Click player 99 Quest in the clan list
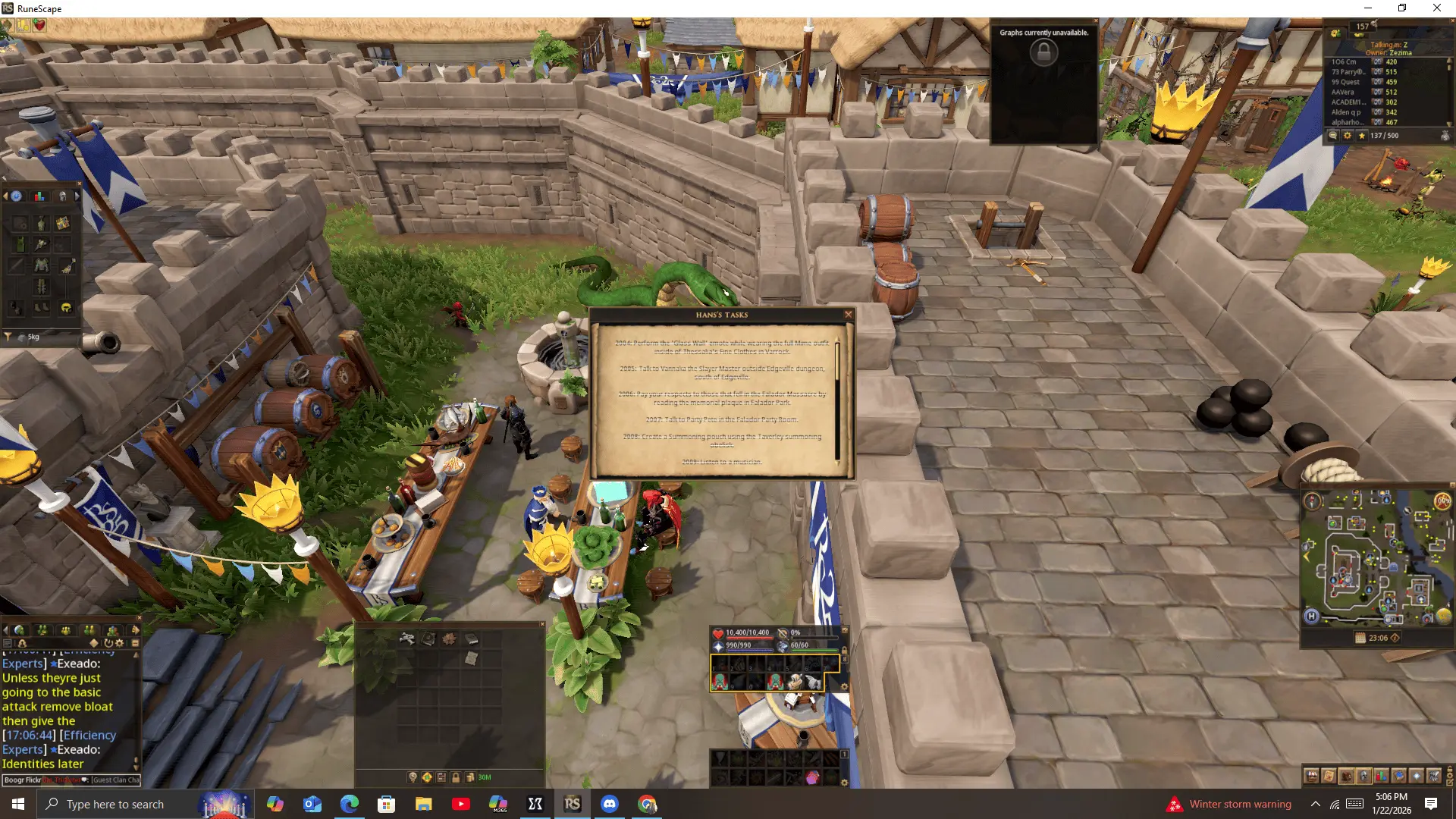The height and width of the screenshot is (819, 1456). pyautogui.click(x=1347, y=82)
